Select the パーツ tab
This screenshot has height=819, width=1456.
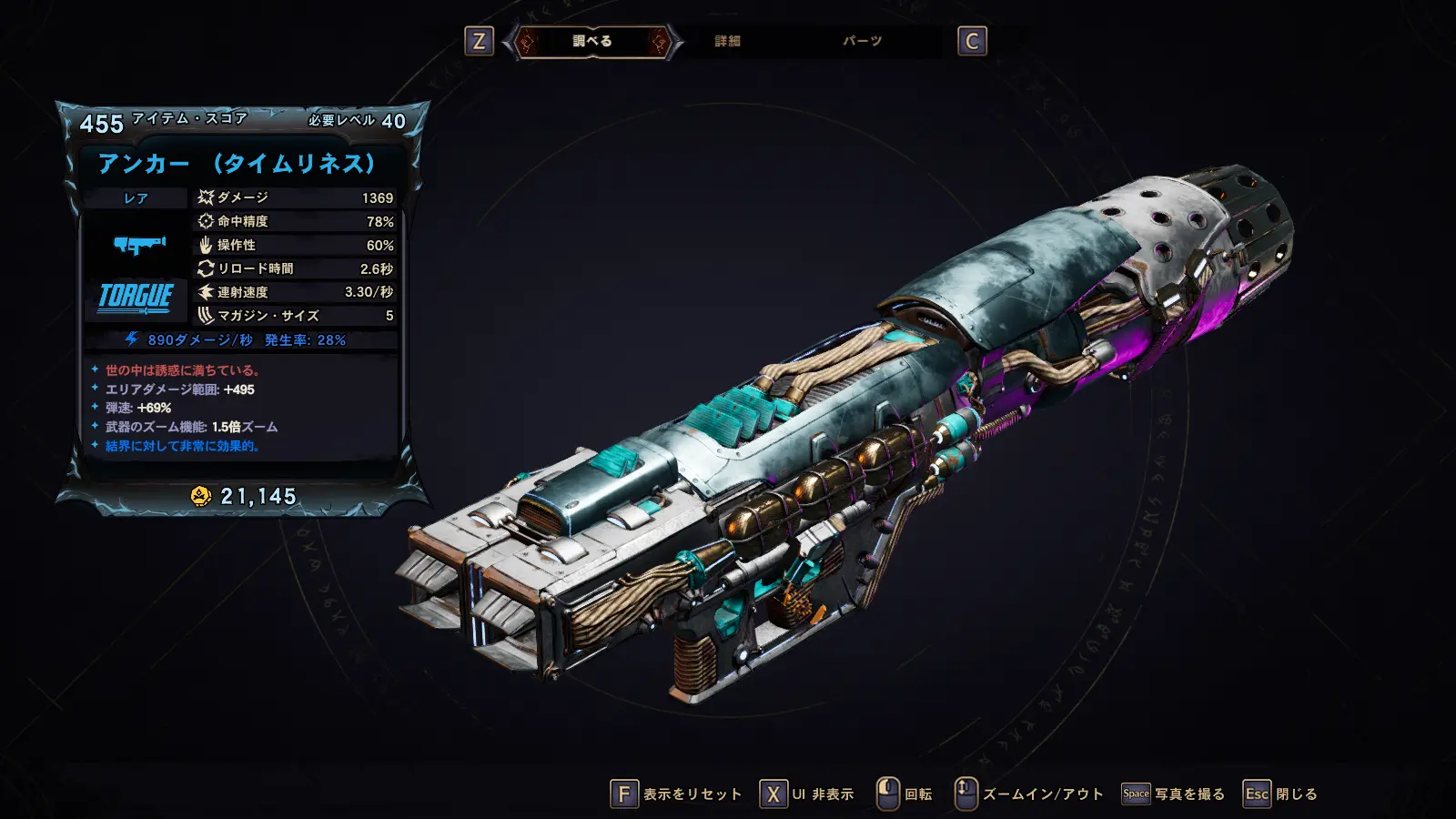click(862, 42)
